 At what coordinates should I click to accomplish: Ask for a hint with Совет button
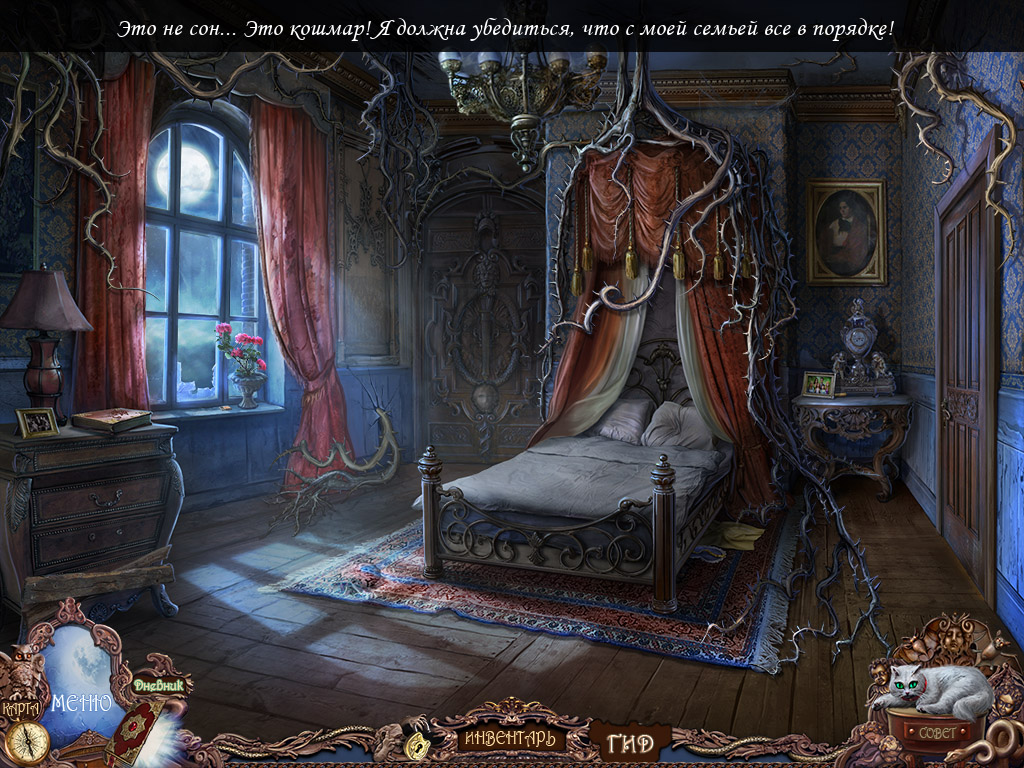[x=936, y=731]
